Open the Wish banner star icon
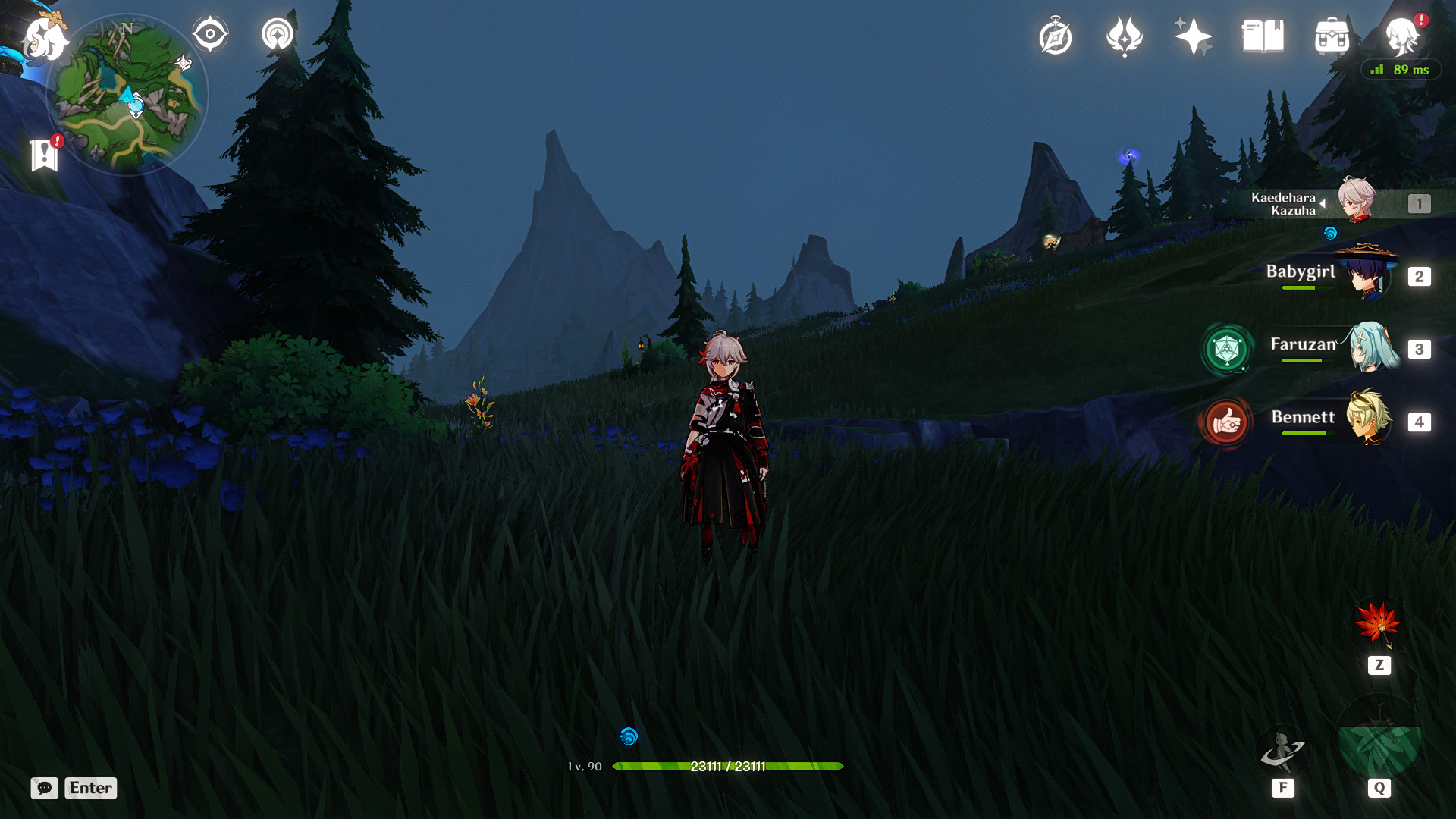 click(x=1190, y=34)
